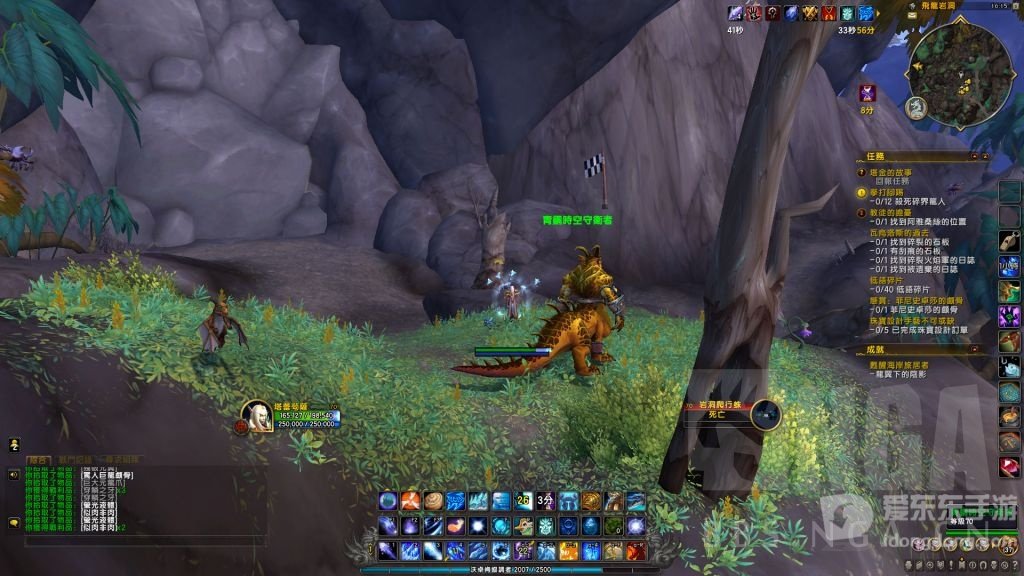
Task: Click the dragon emblem button beside the minimap
Action: (x=915, y=106)
